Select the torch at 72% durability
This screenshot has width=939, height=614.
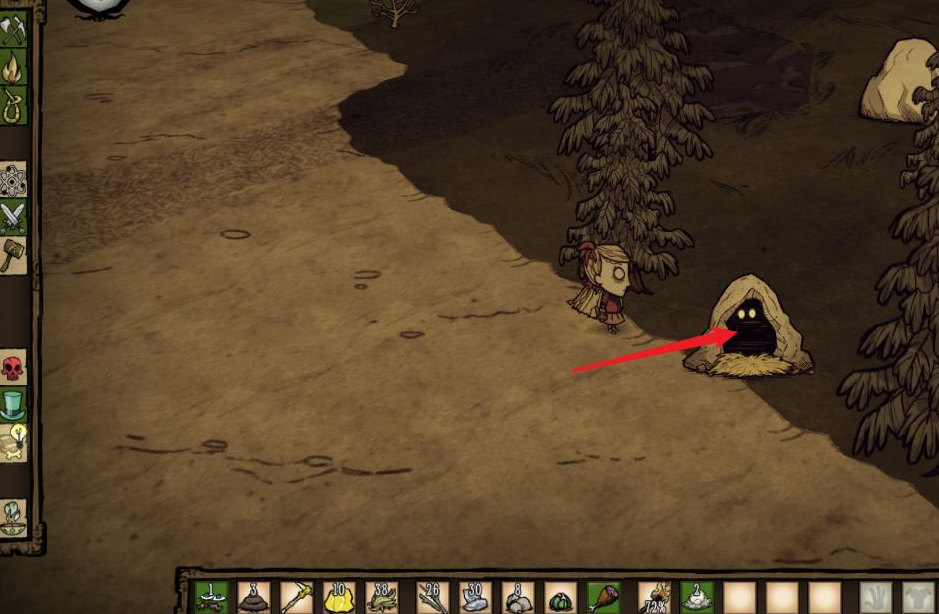[654, 597]
